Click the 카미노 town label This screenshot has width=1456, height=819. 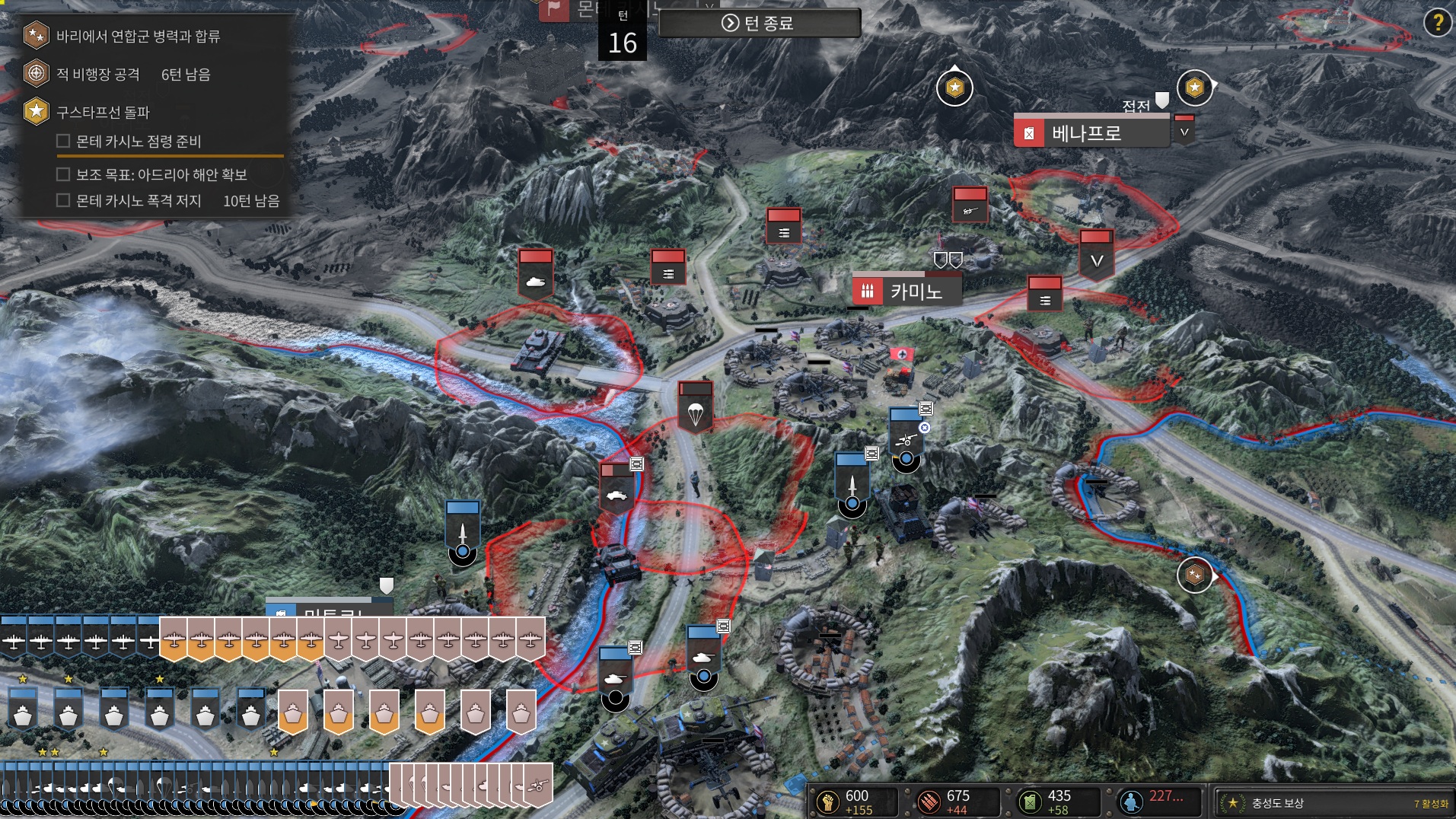[x=916, y=291]
